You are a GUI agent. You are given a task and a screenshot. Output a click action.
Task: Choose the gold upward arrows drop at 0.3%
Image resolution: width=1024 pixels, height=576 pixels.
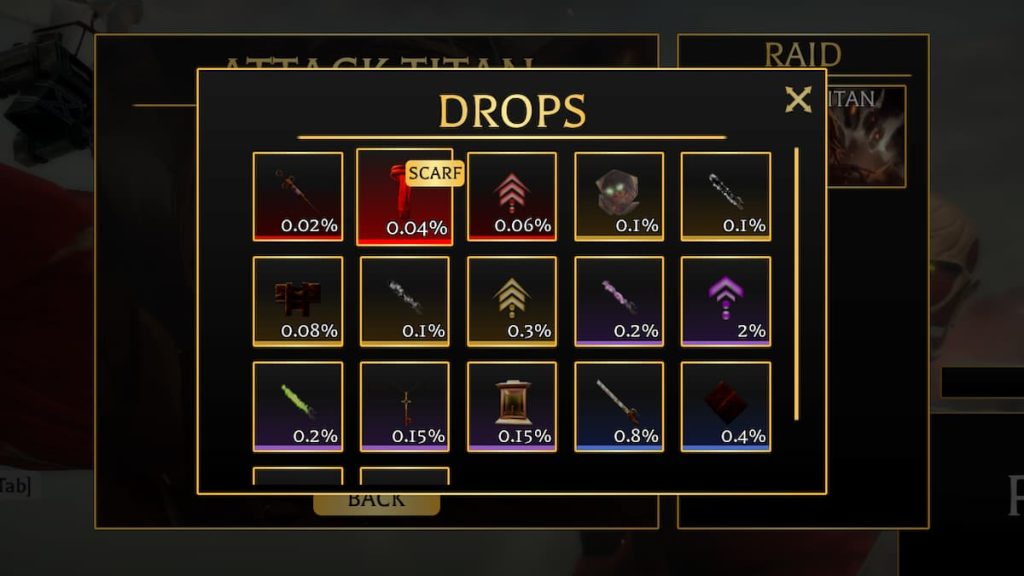(511, 301)
